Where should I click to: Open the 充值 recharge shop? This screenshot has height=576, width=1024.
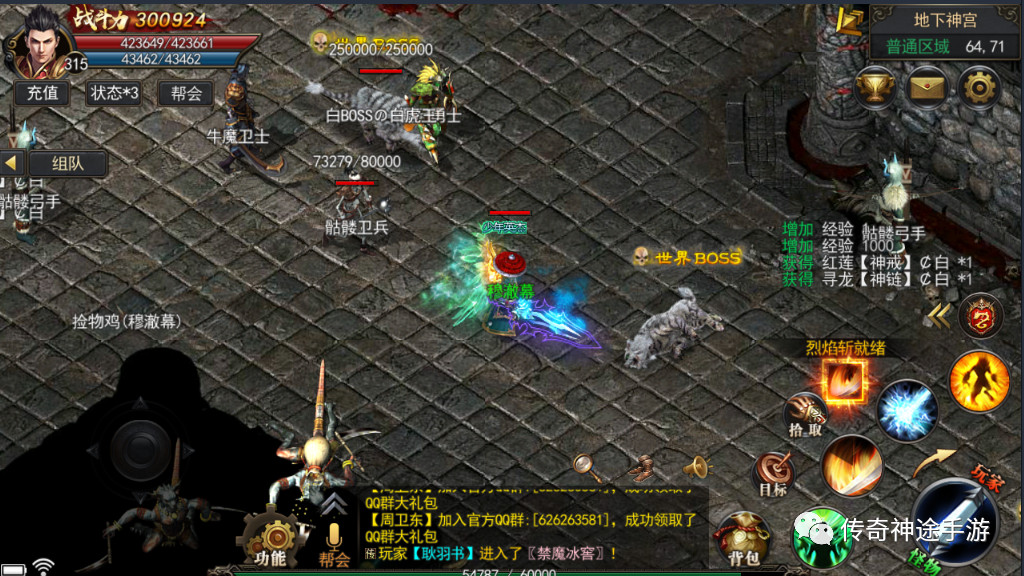pyautogui.click(x=42, y=93)
